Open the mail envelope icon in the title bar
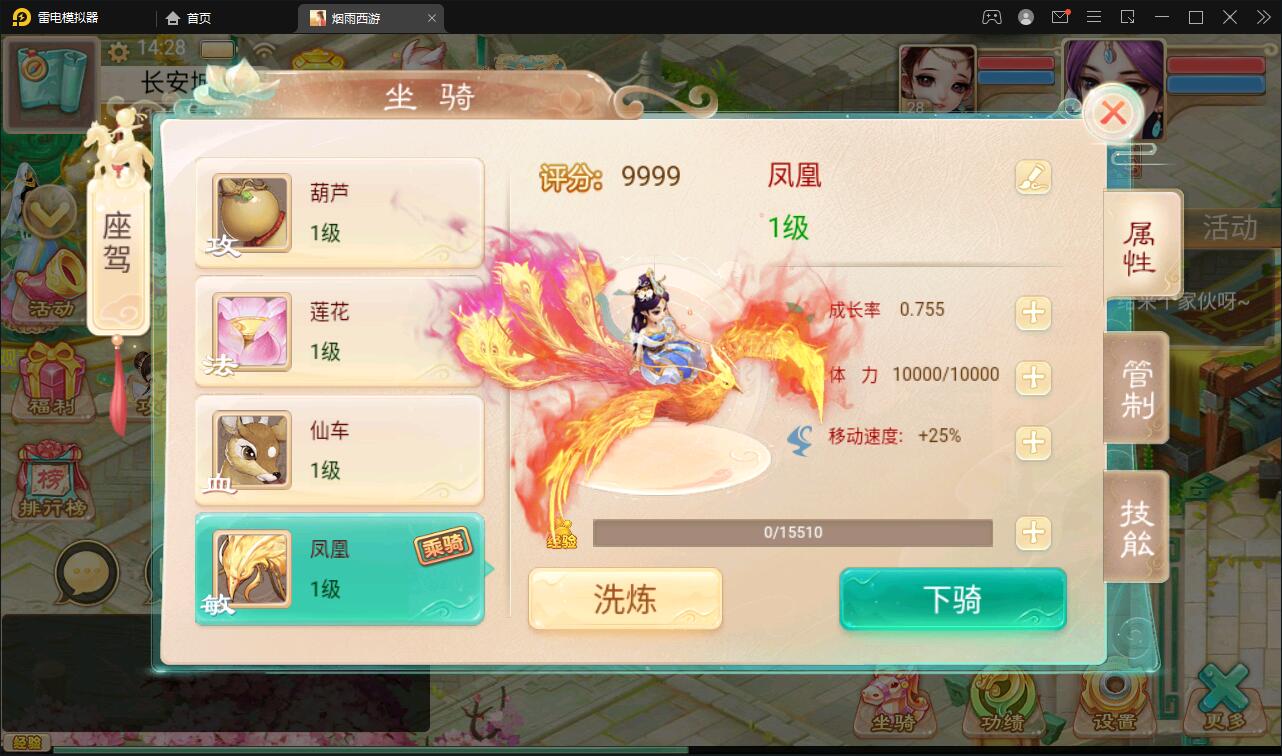This screenshot has width=1282, height=756. (1062, 17)
